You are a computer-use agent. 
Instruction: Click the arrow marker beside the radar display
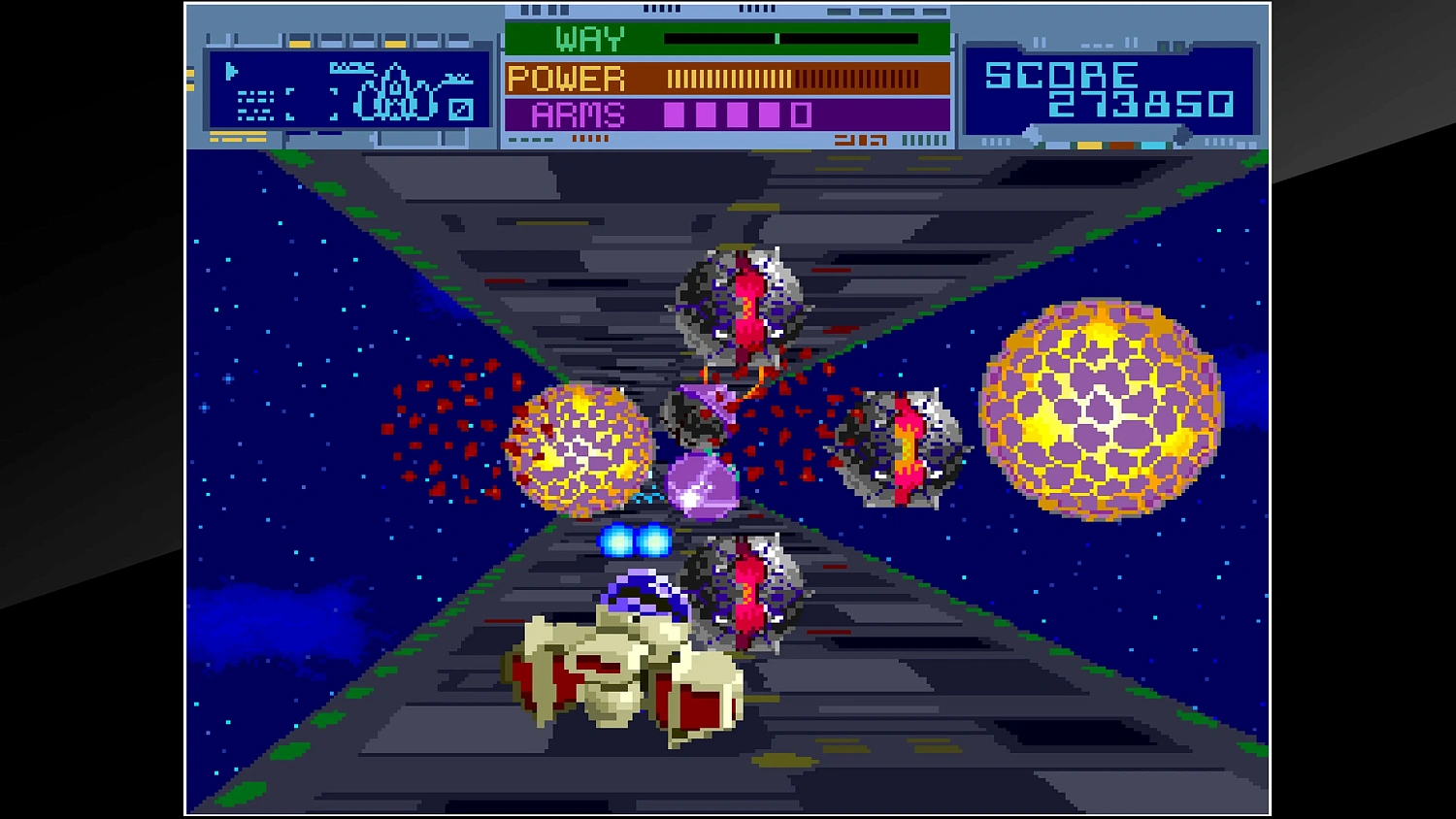pyautogui.click(x=231, y=70)
